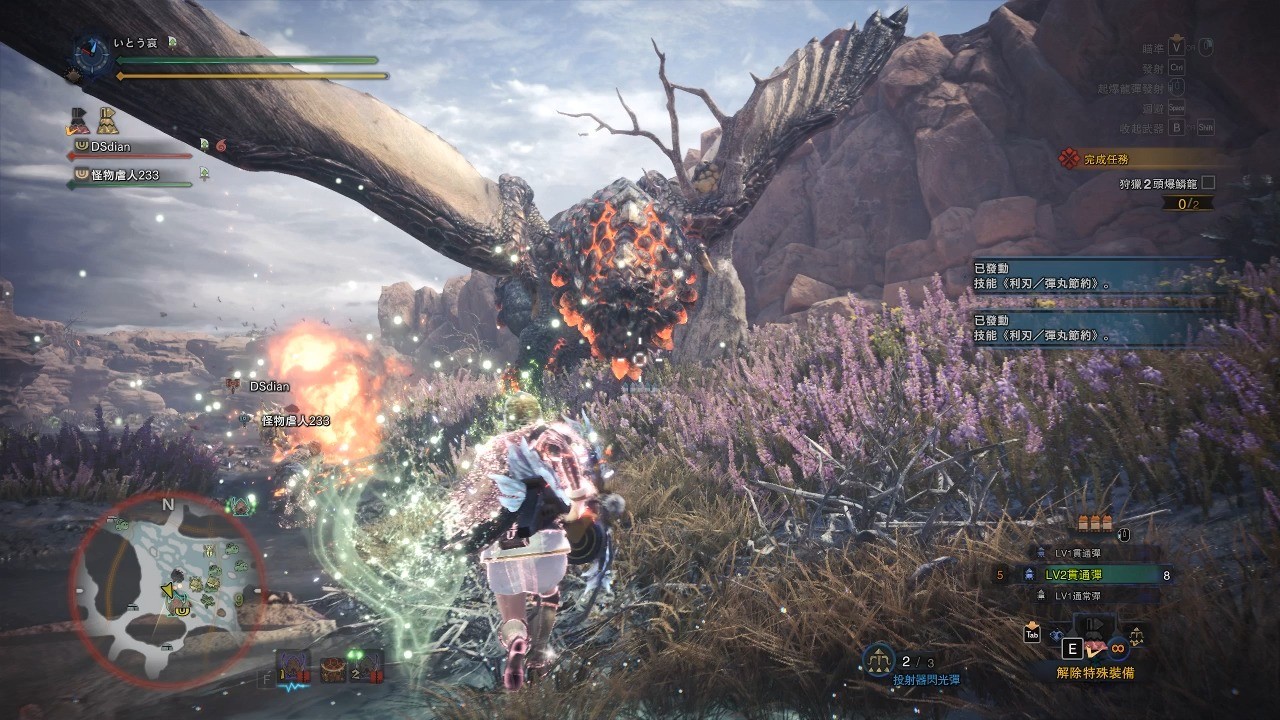Image resolution: width=1280 pixels, height=720 pixels.
Task: Click the active checked mantle status icon
Action: click(x=79, y=121)
